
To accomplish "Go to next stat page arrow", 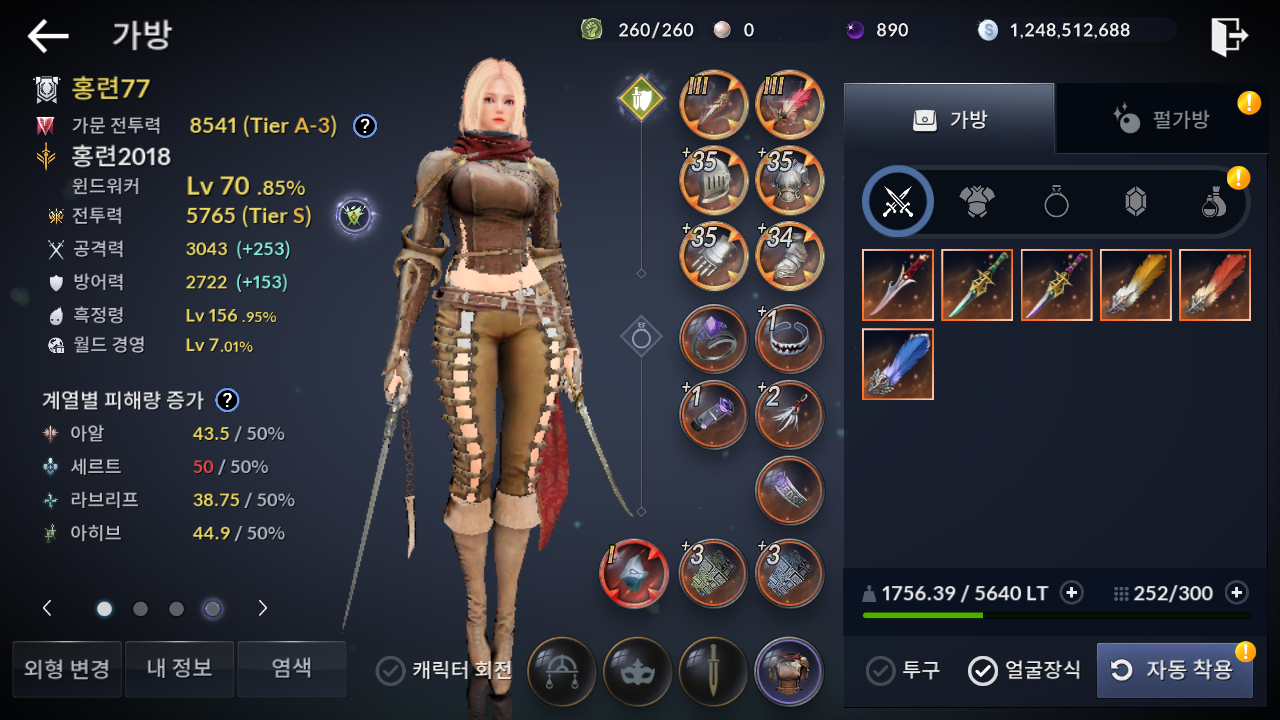I will 263,608.
